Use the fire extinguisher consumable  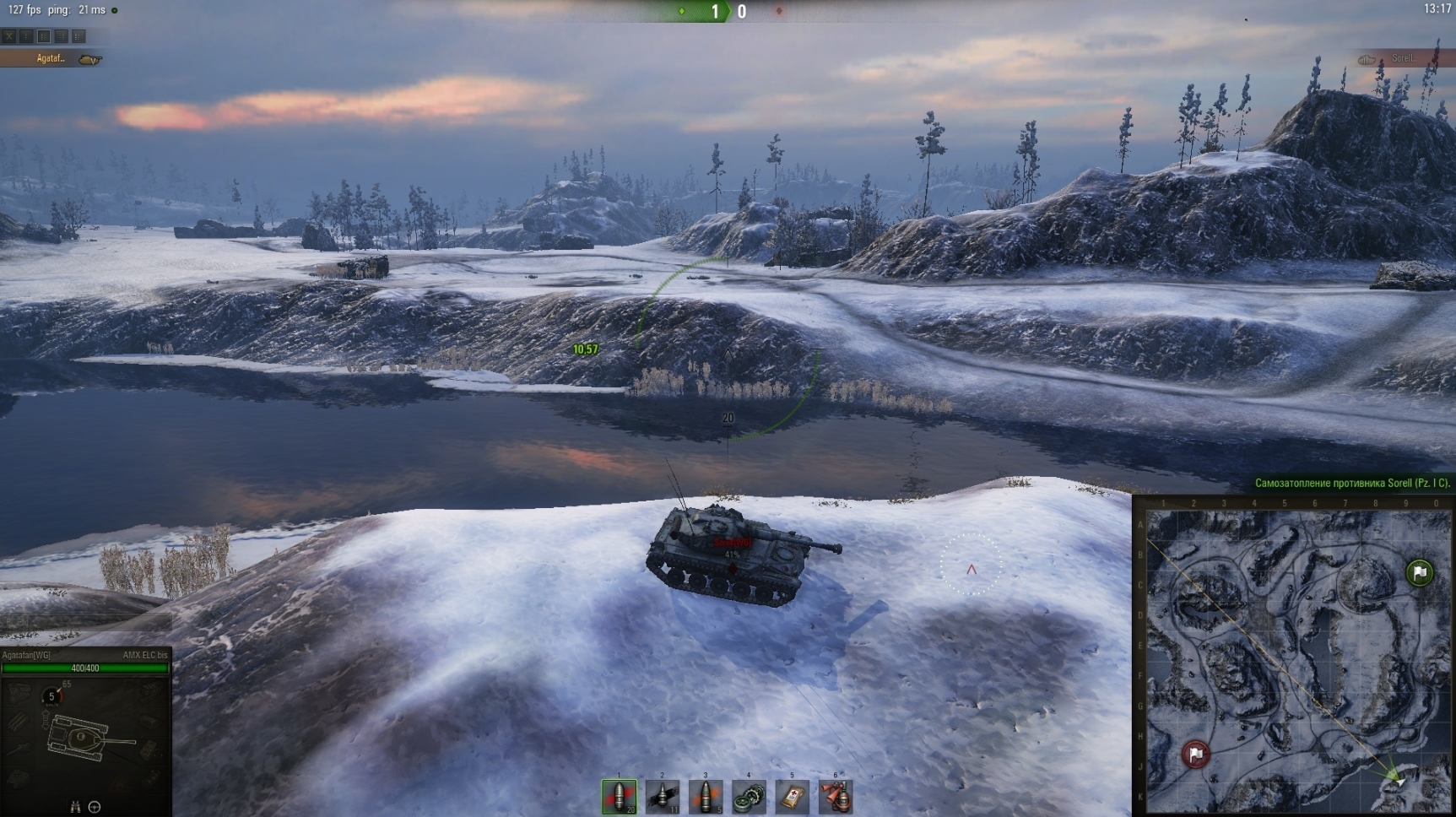(836, 796)
